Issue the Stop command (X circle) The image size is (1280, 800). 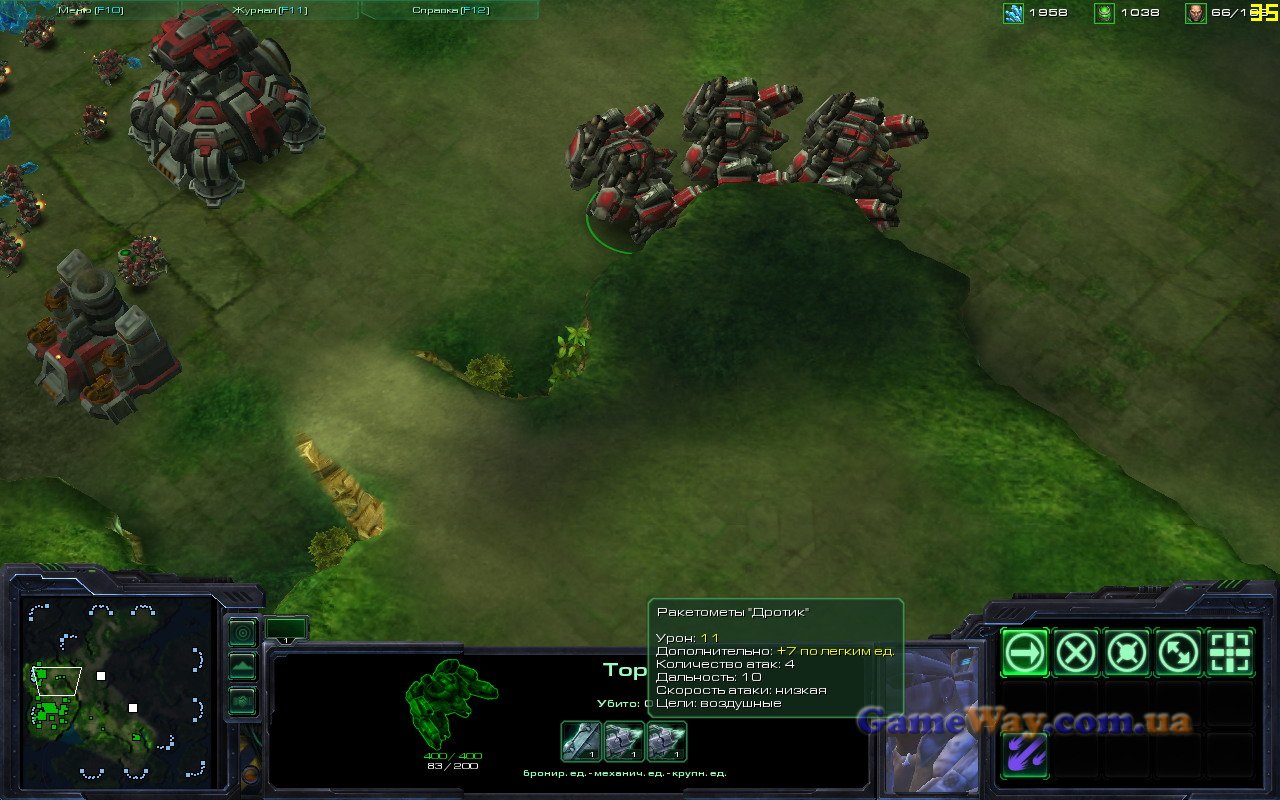tap(1076, 653)
